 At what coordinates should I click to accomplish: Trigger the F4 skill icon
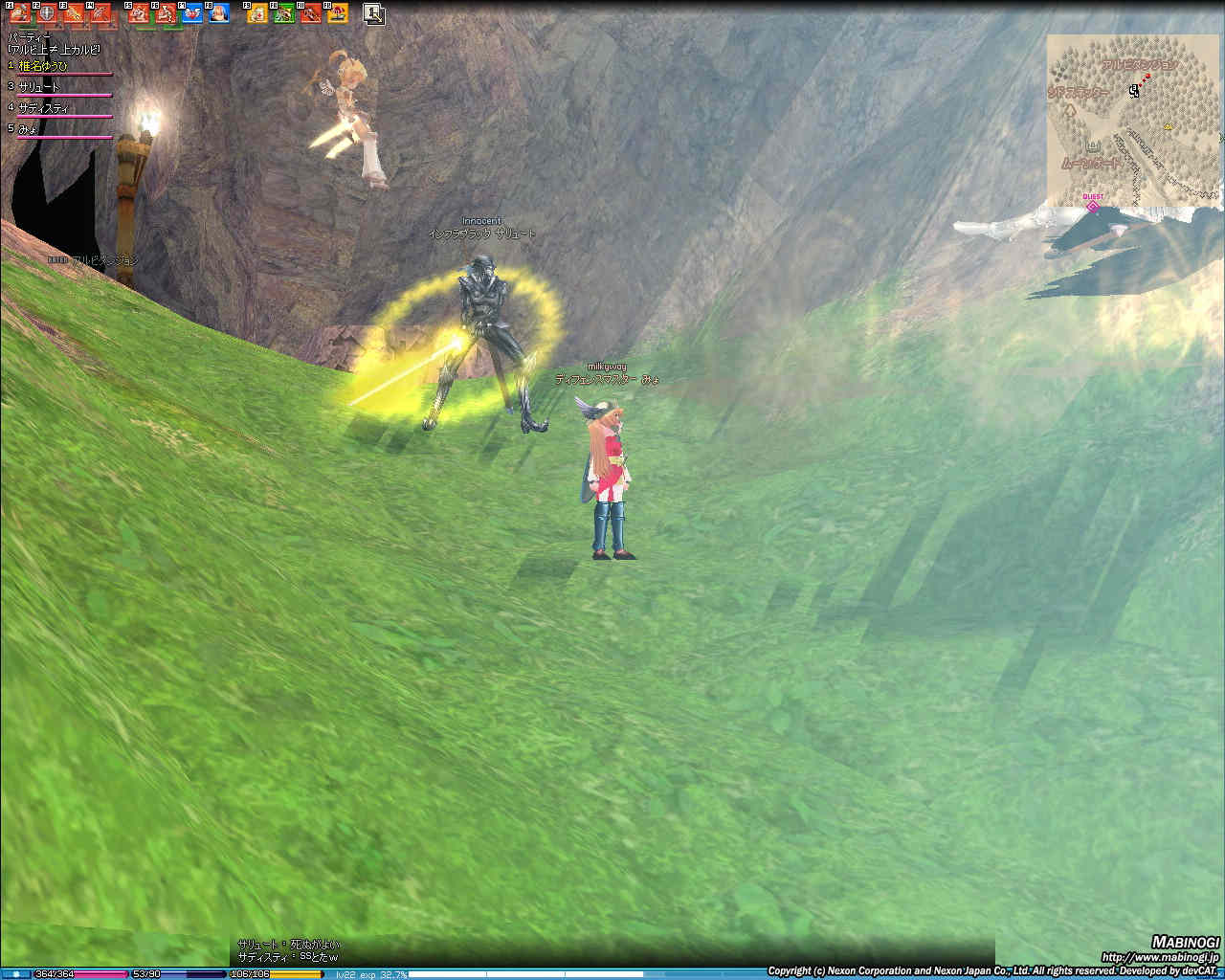click(x=100, y=13)
